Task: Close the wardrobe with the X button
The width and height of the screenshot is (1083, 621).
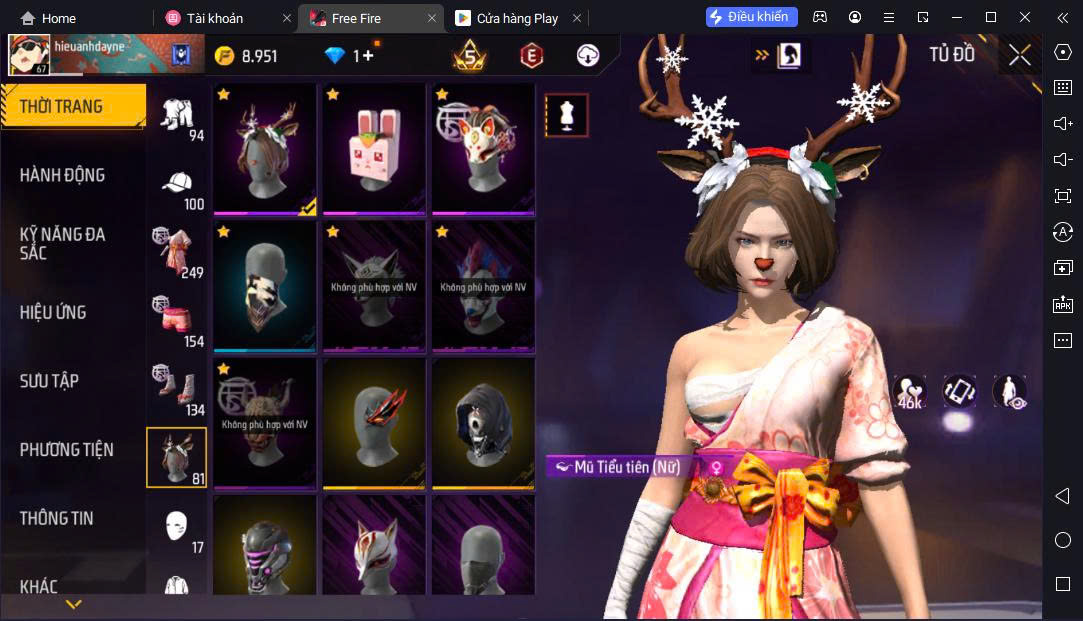Action: [1019, 55]
